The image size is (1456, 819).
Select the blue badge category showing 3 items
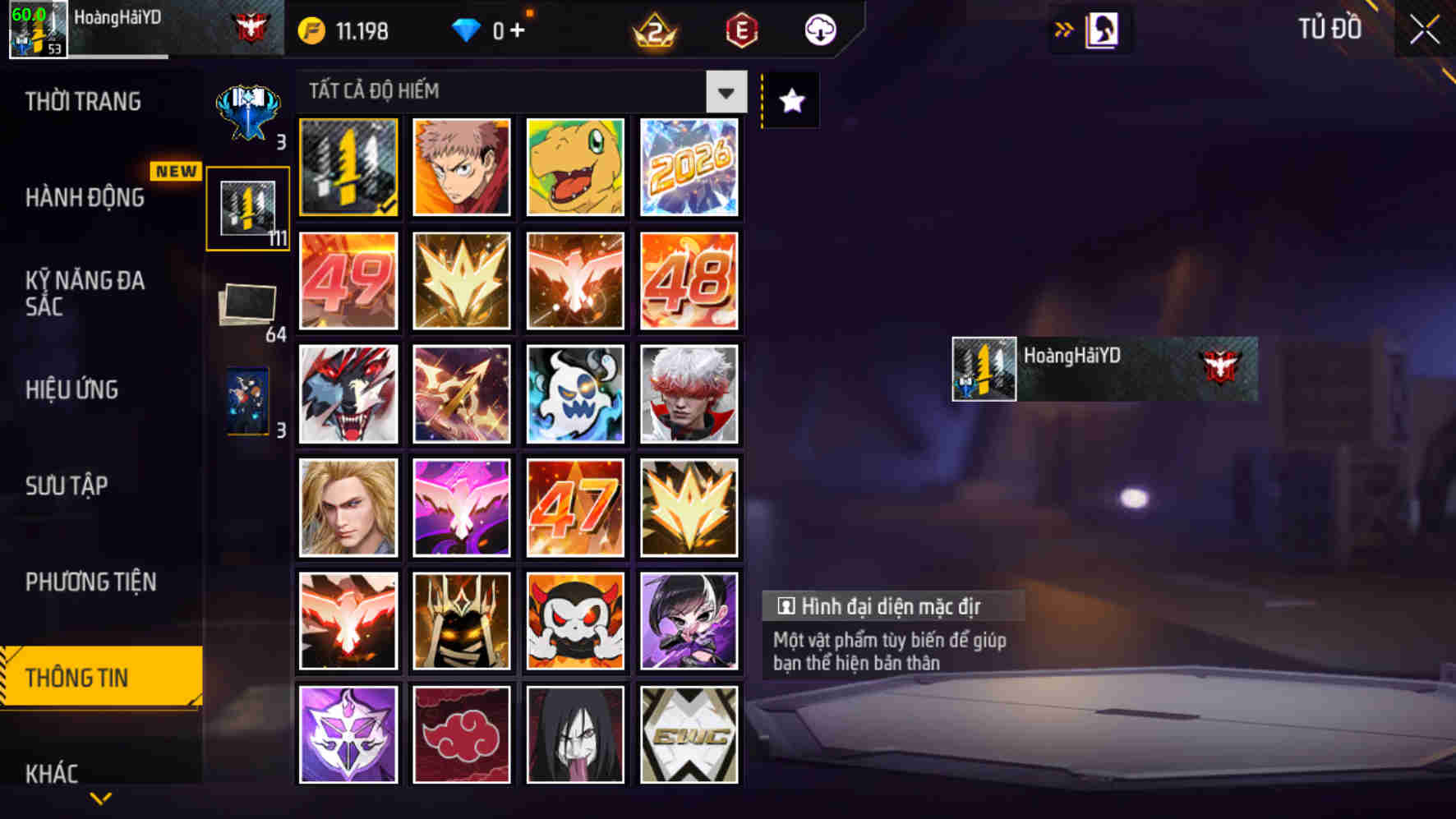tap(248, 103)
